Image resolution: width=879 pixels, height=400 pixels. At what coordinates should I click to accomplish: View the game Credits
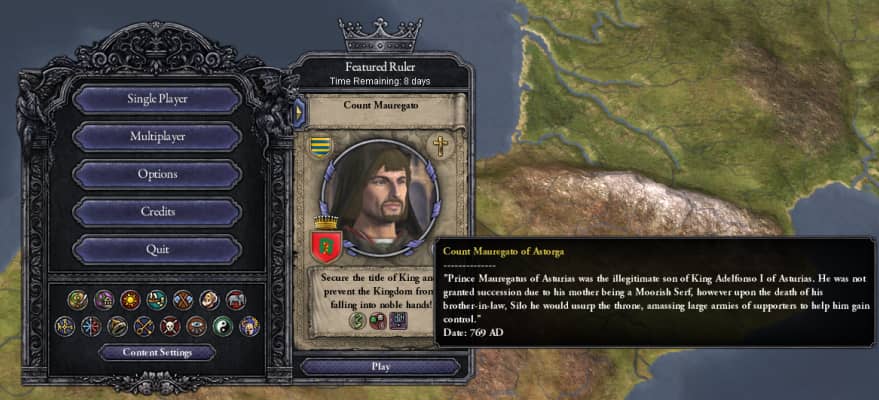pyautogui.click(x=157, y=211)
